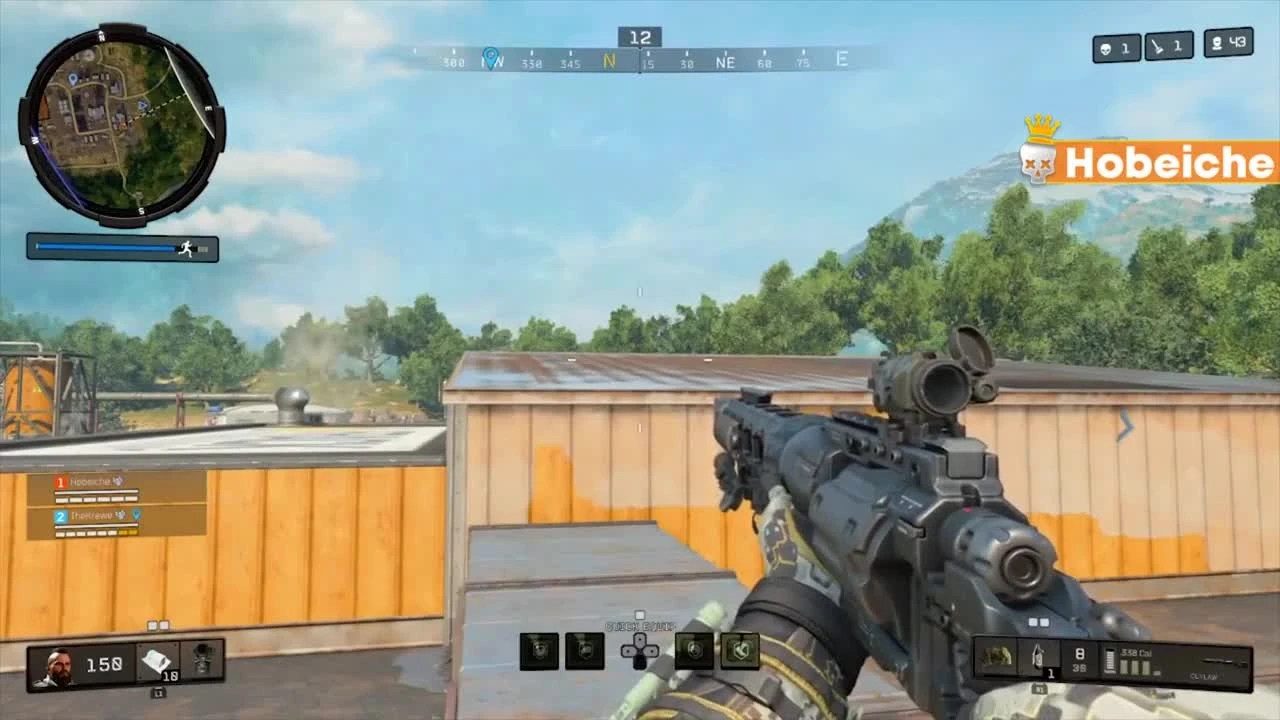This screenshot has height=720, width=1280.
Task: Toggle TheKrewe's blue player marker
Action: pyautogui.click(x=137, y=516)
